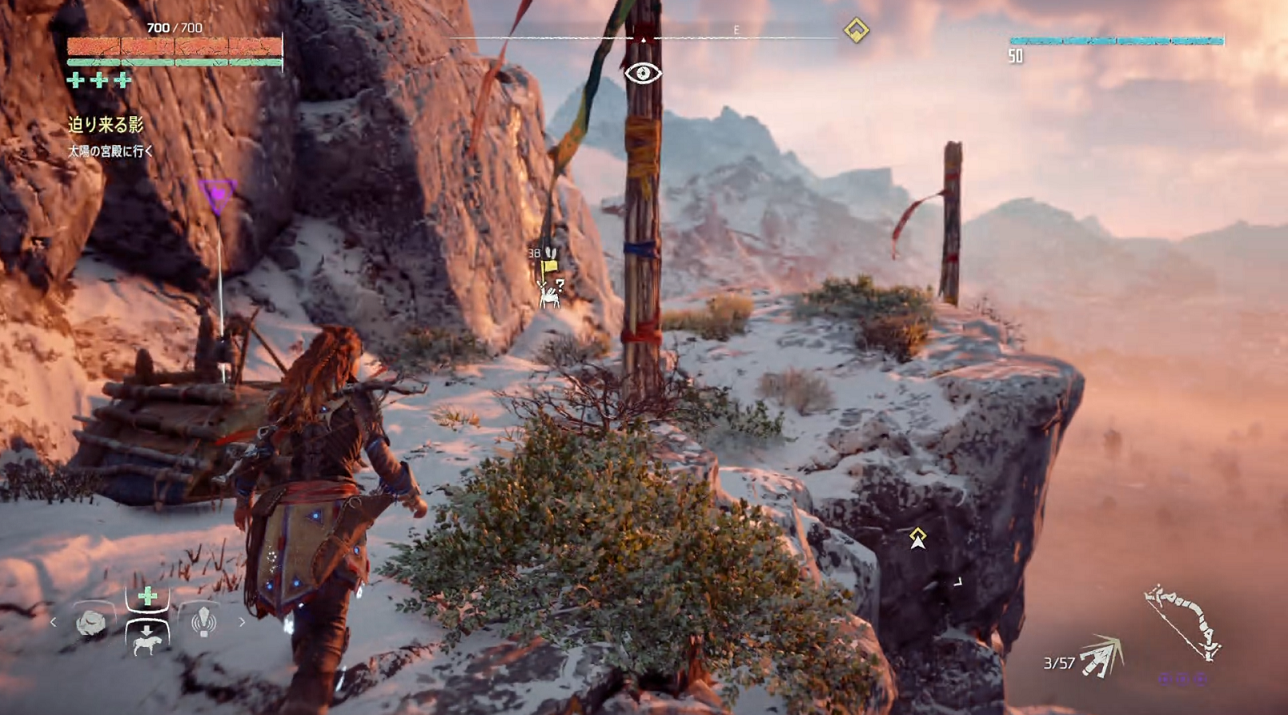Choose the arrow ammo type icon

[1101, 656]
